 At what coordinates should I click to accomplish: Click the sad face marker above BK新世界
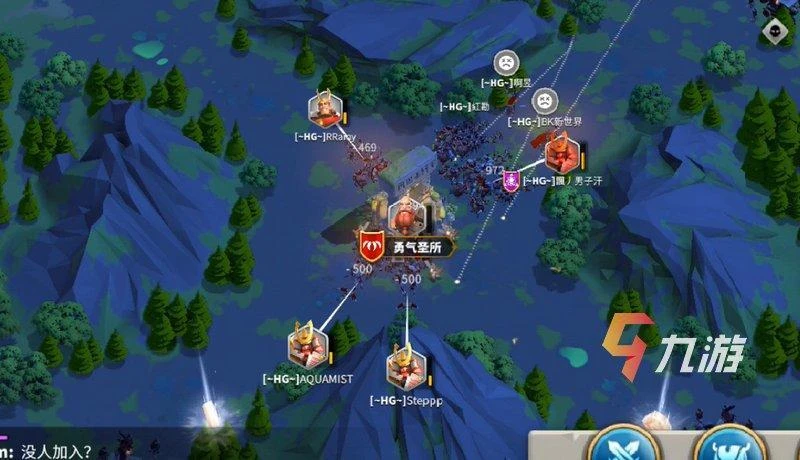click(x=543, y=100)
